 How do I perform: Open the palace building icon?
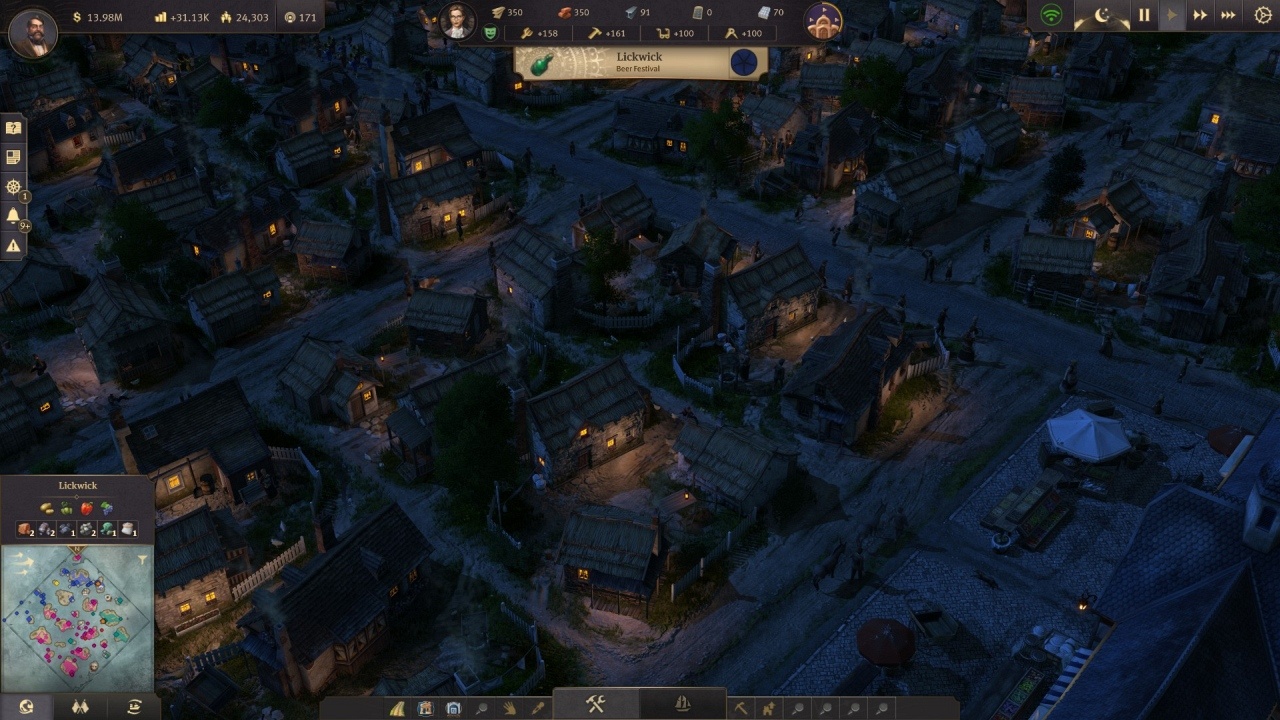(x=824, y=21)
